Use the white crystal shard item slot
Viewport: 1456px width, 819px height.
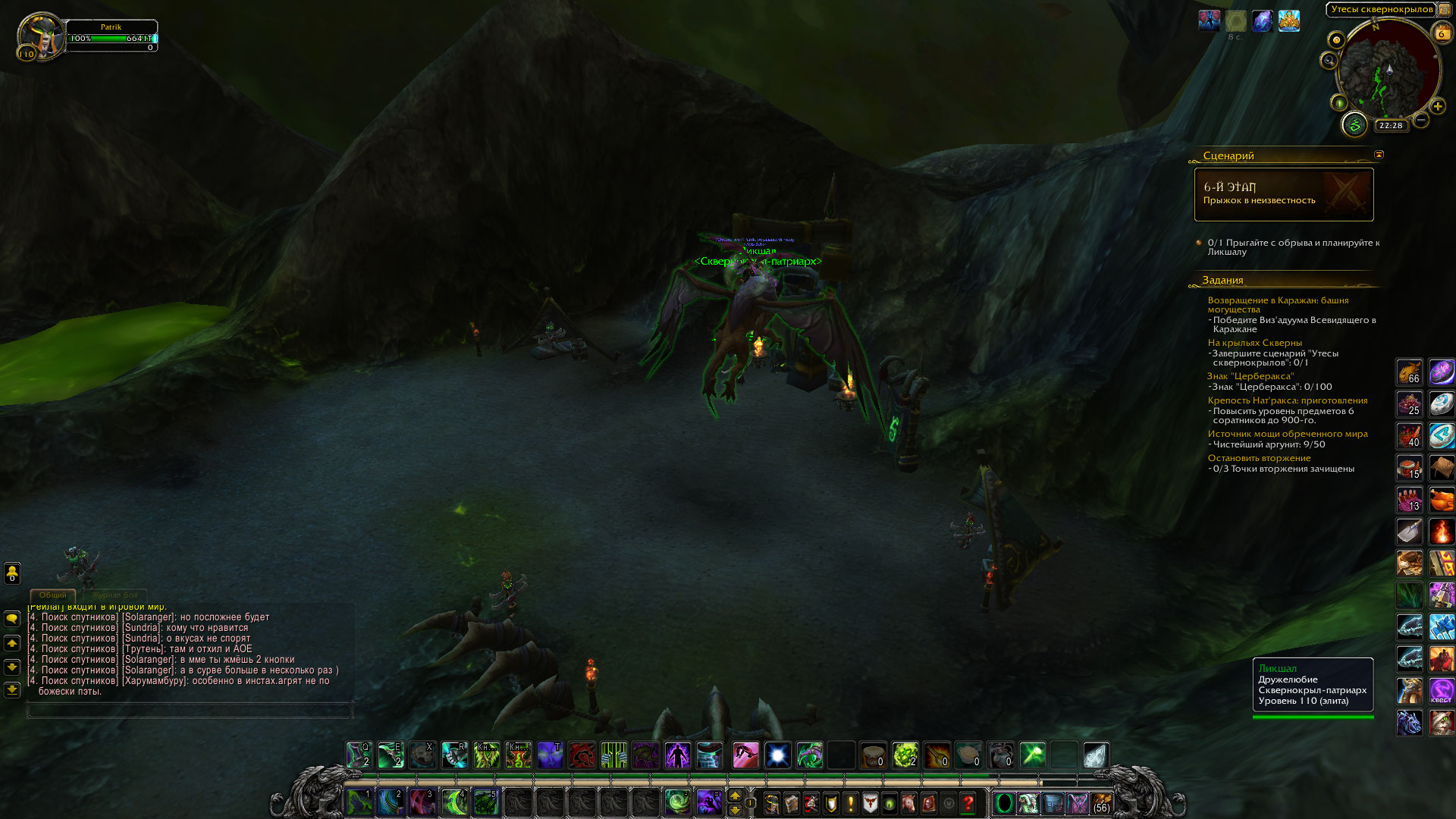click(1095, 755)
